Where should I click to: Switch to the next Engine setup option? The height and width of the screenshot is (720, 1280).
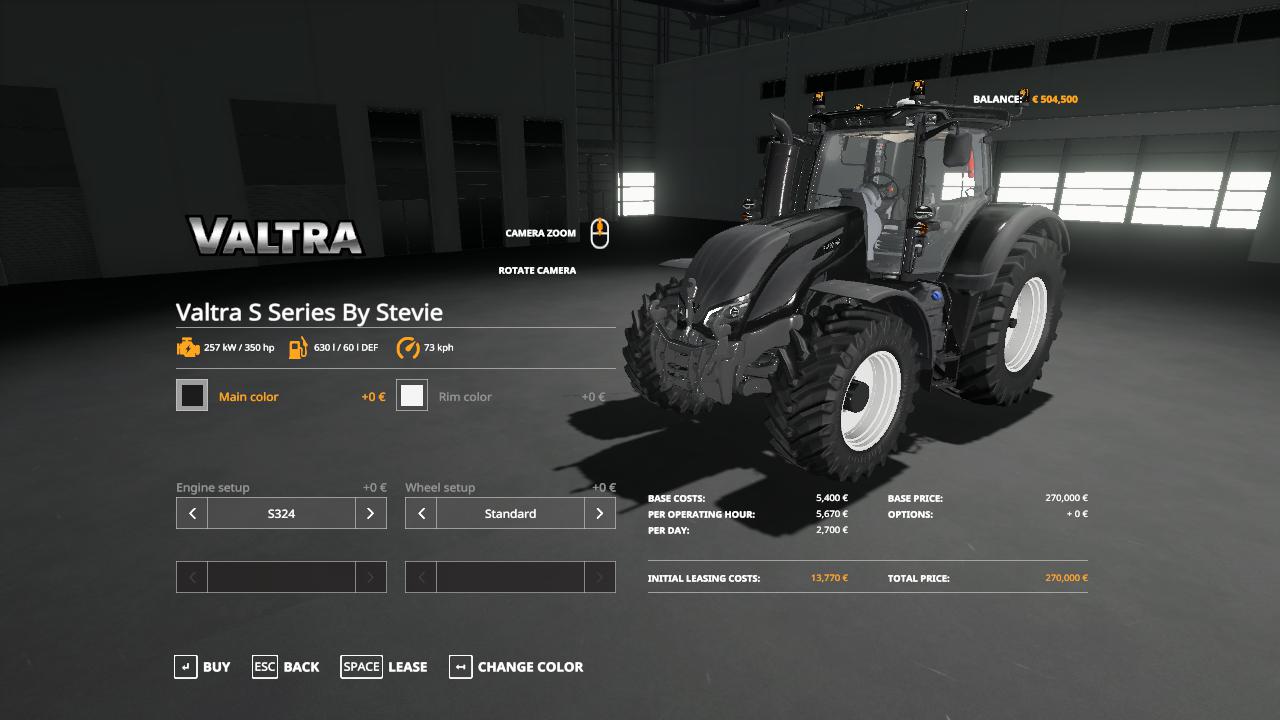370,513
